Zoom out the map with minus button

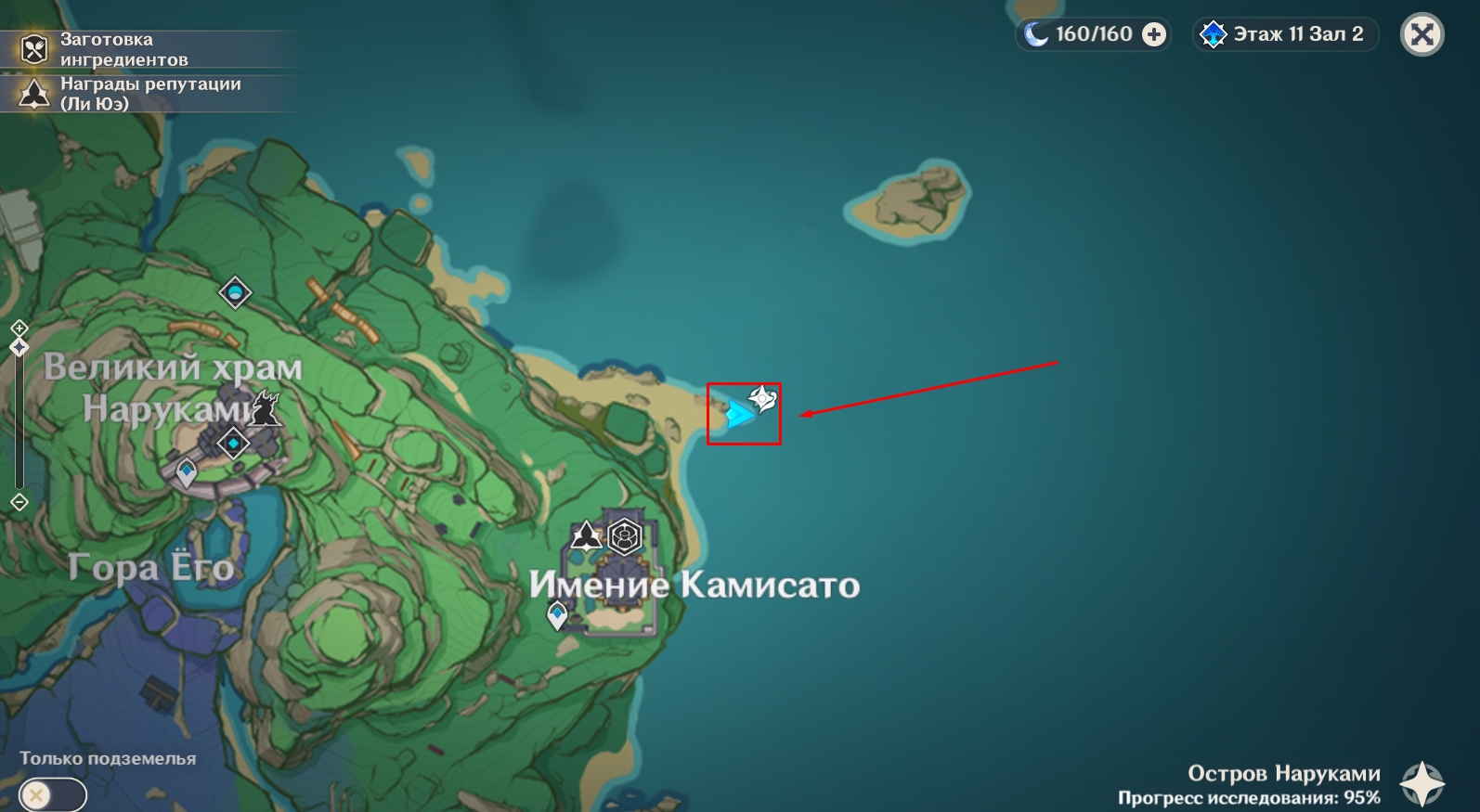(19, 502)
